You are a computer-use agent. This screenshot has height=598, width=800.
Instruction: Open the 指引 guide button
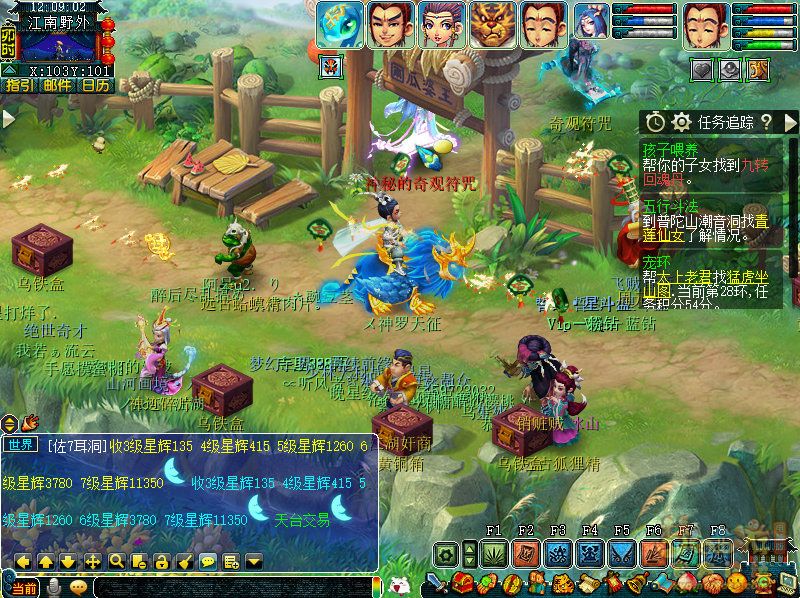[18, 85]
